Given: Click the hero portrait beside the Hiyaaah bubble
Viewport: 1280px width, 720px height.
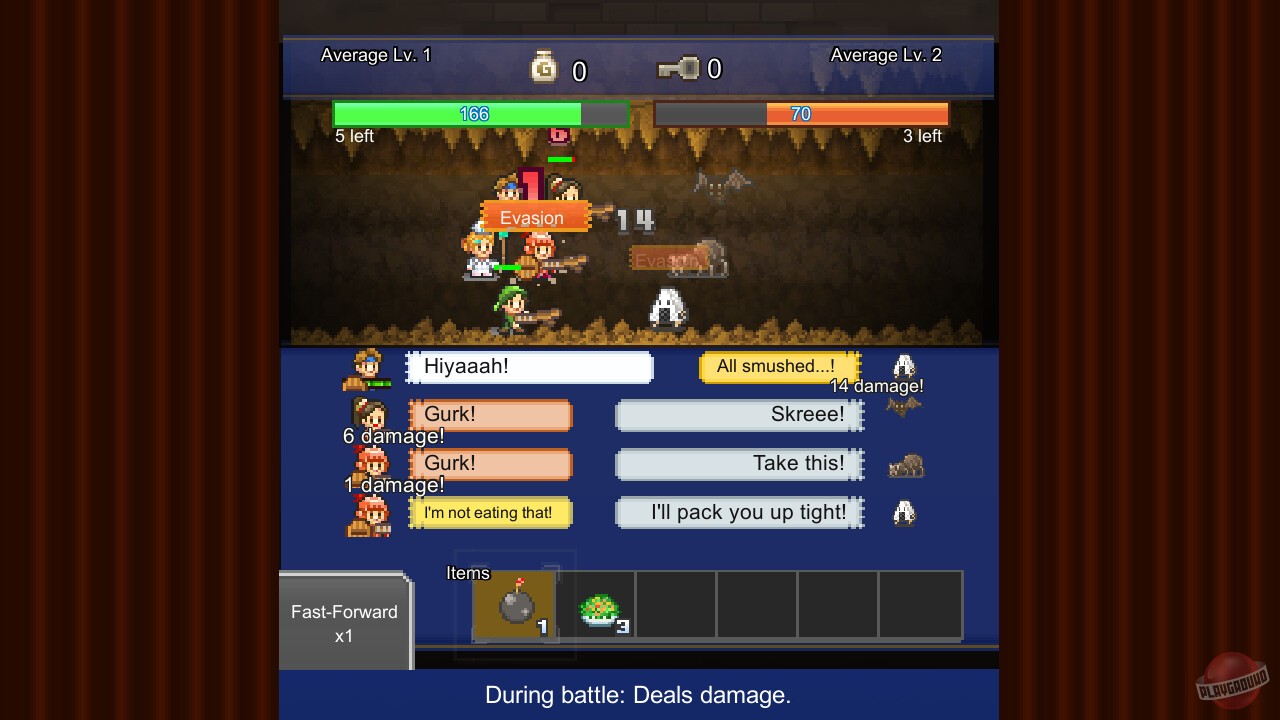Looking at the screenshot, I should click(x=369, y=367).
